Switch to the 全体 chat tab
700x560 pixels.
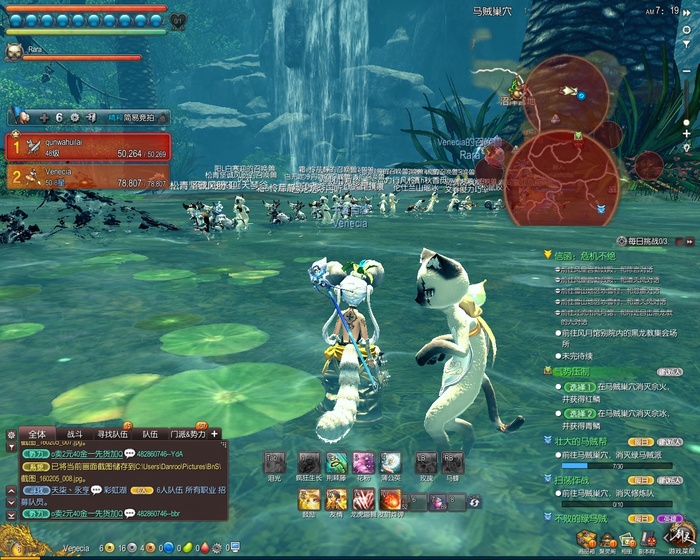(x=37, y=434)
